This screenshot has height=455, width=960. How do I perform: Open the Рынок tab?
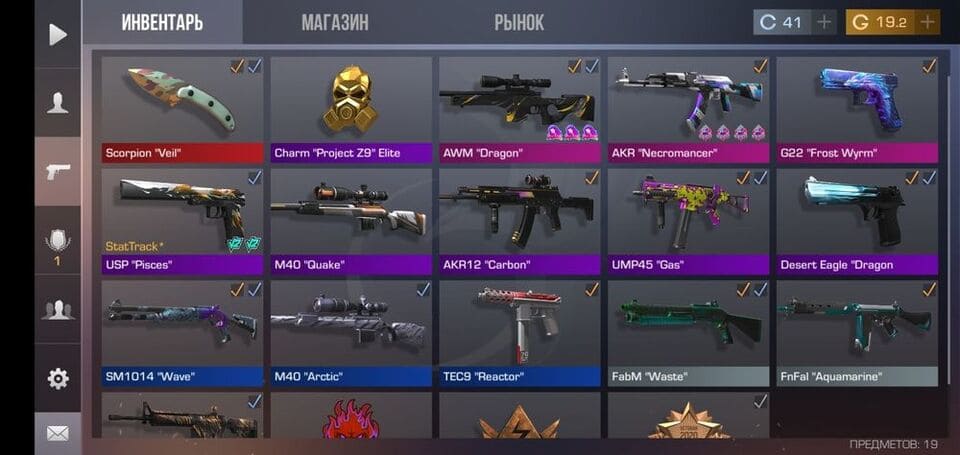pos(519,22)
